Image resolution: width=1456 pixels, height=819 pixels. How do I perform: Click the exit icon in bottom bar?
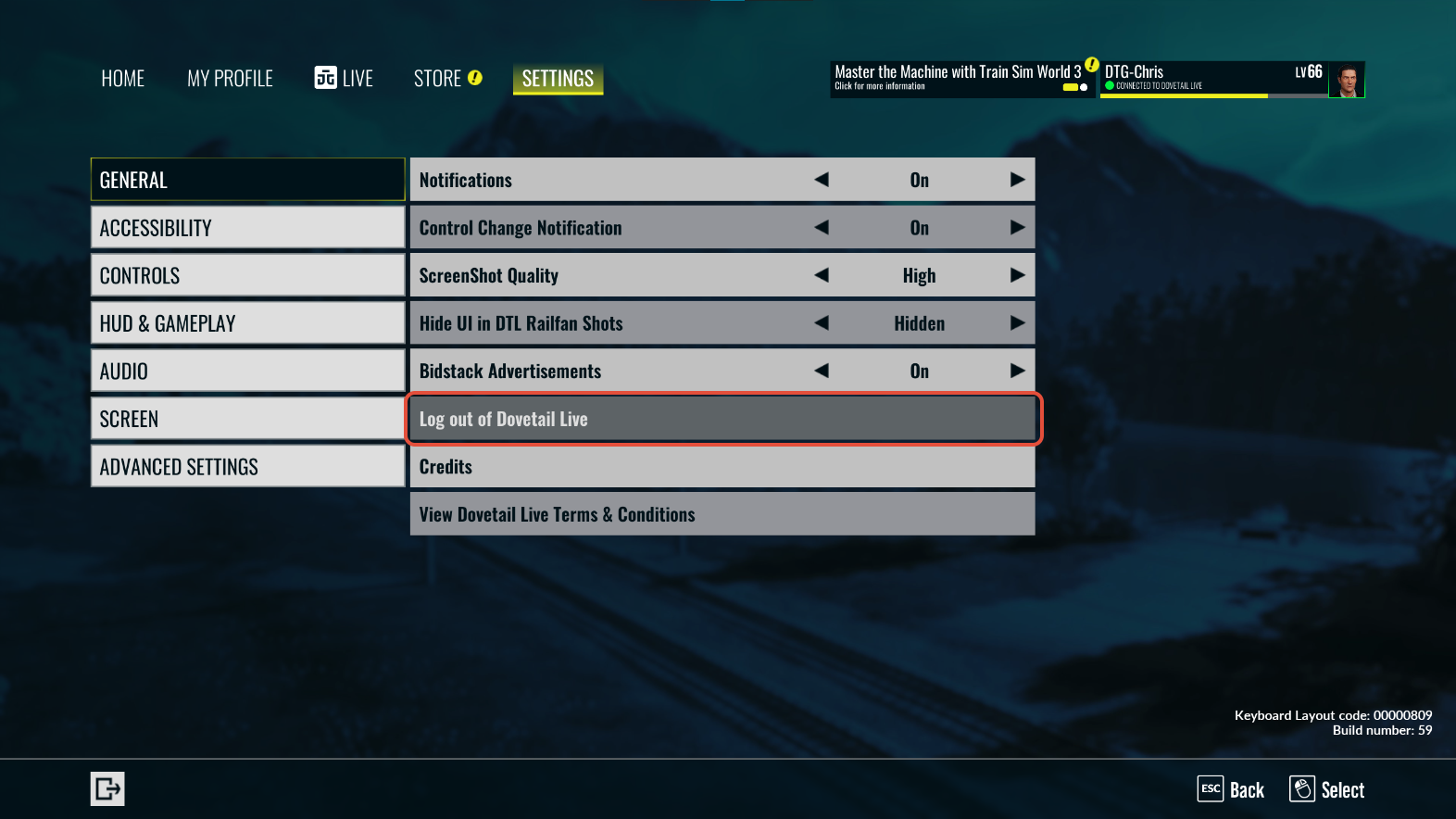point(107,789)
